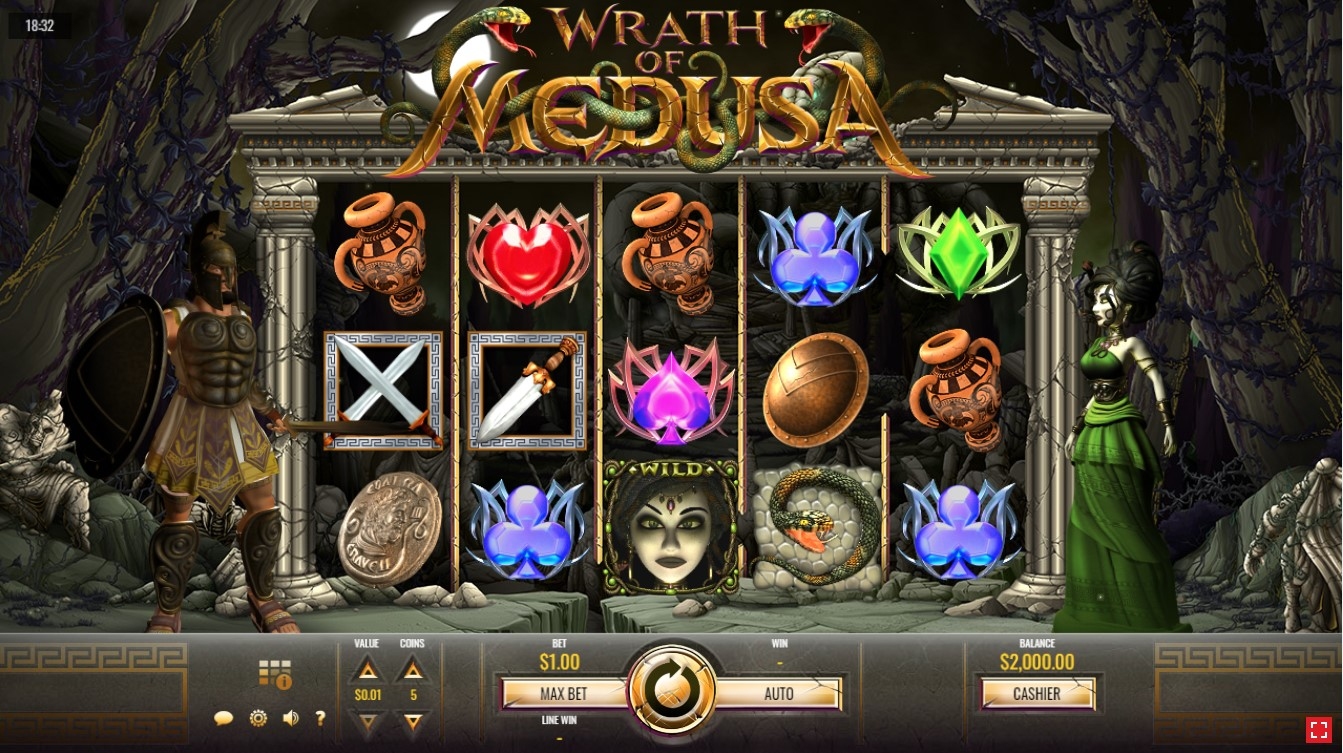1343x753 pixels.
Task: Increase the coin VALUE with the up arrow
Action: 368,670
